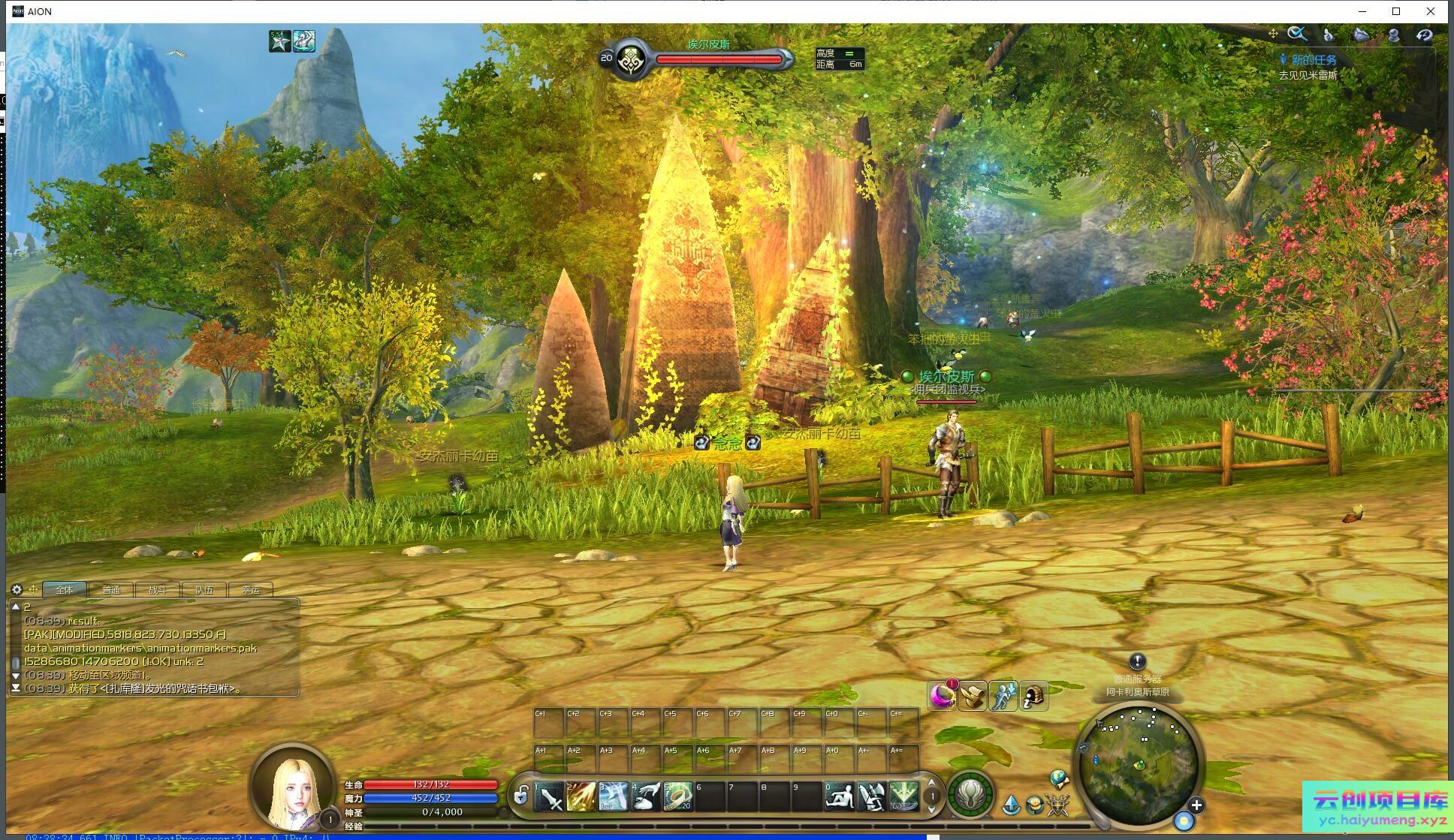Switch to the 普通 chat tab

111,590
